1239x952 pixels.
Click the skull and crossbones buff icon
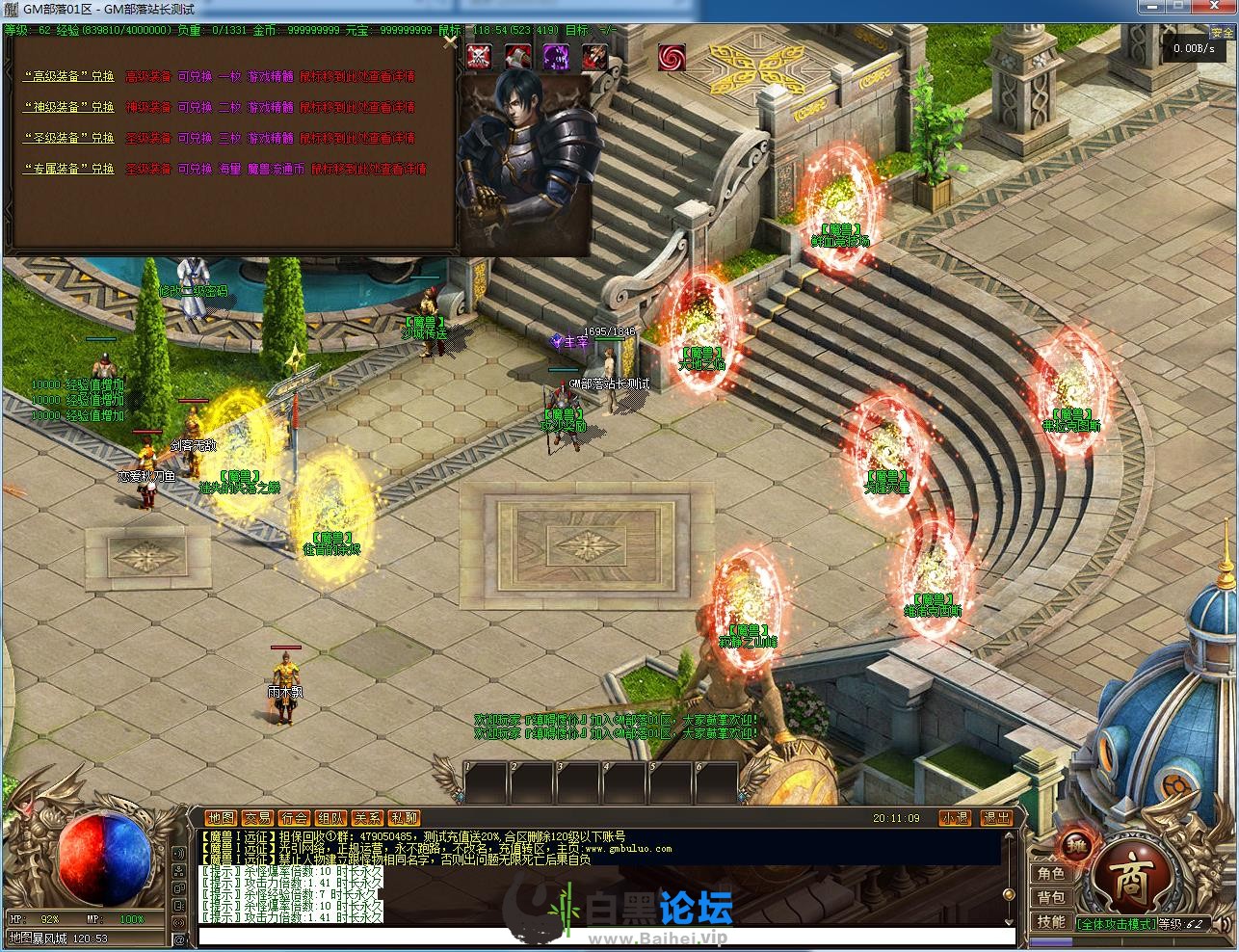(x=479, y=56)
